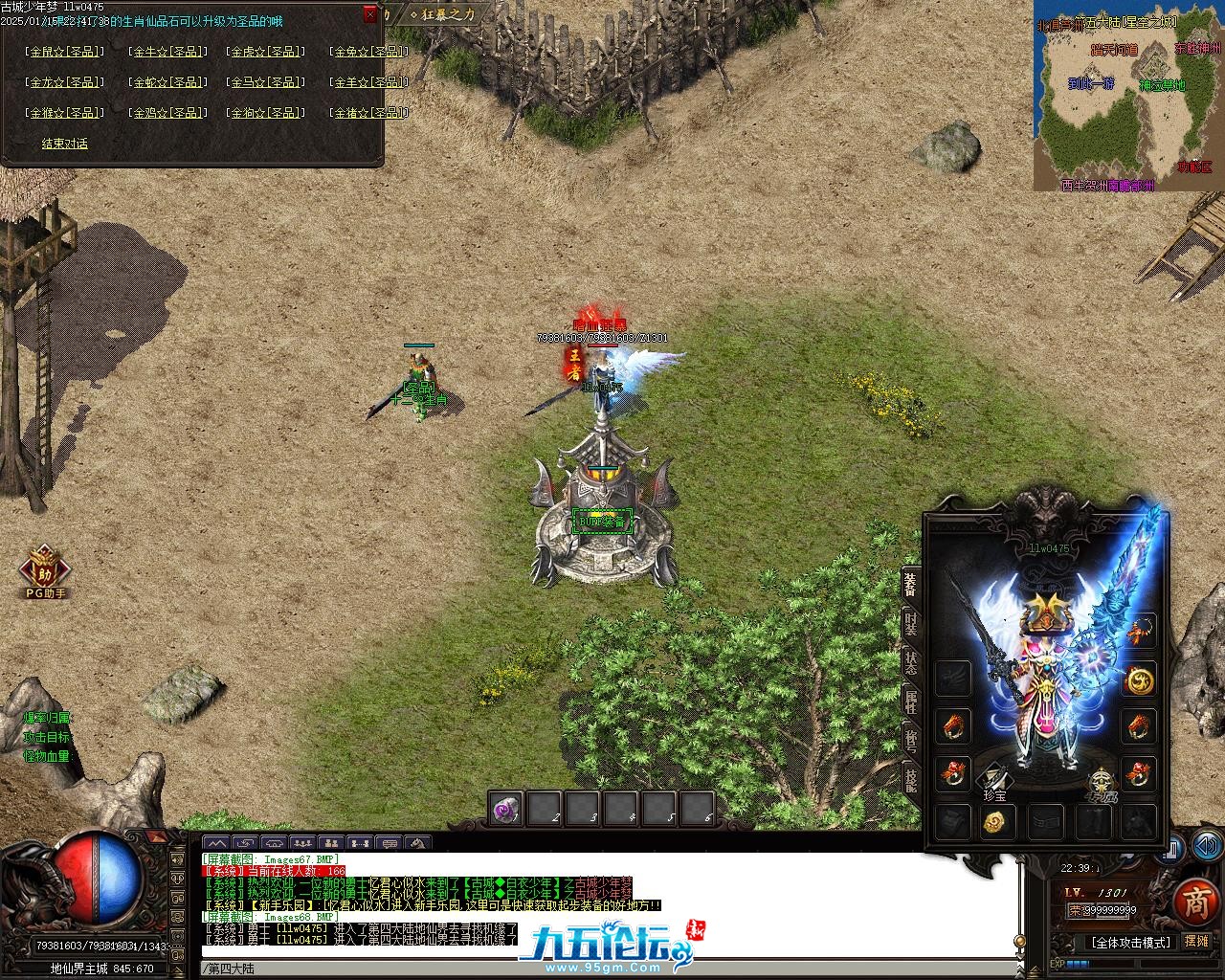The height and width of the screenshot is (980, 1225).
Task: Select the purple item in hotbar slot 1
Action: pos(505,810)
